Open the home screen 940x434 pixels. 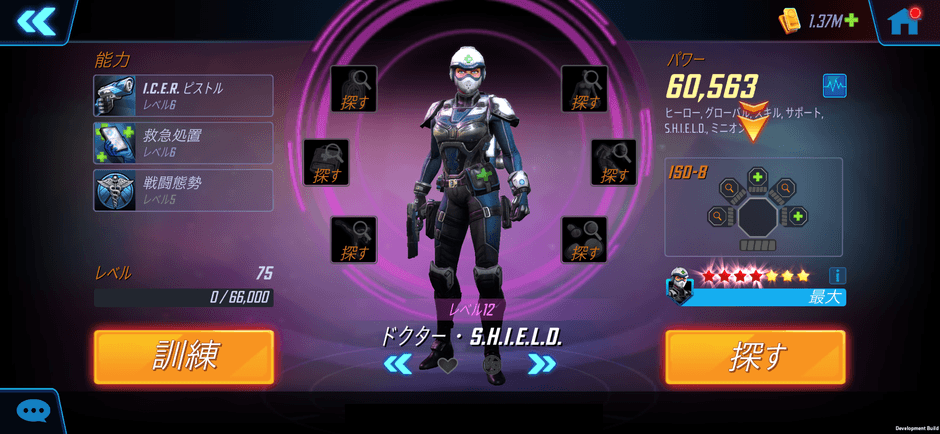point(903,21)
